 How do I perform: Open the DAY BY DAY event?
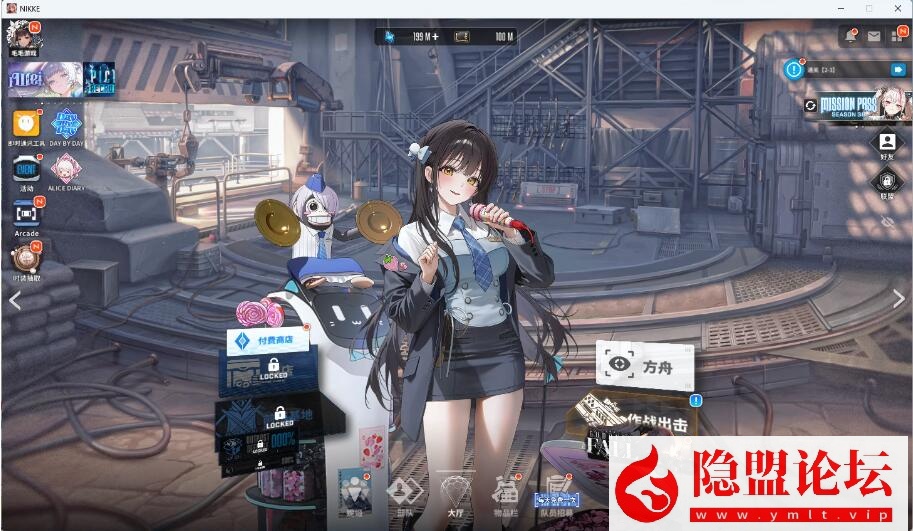(x=68, y=125)
